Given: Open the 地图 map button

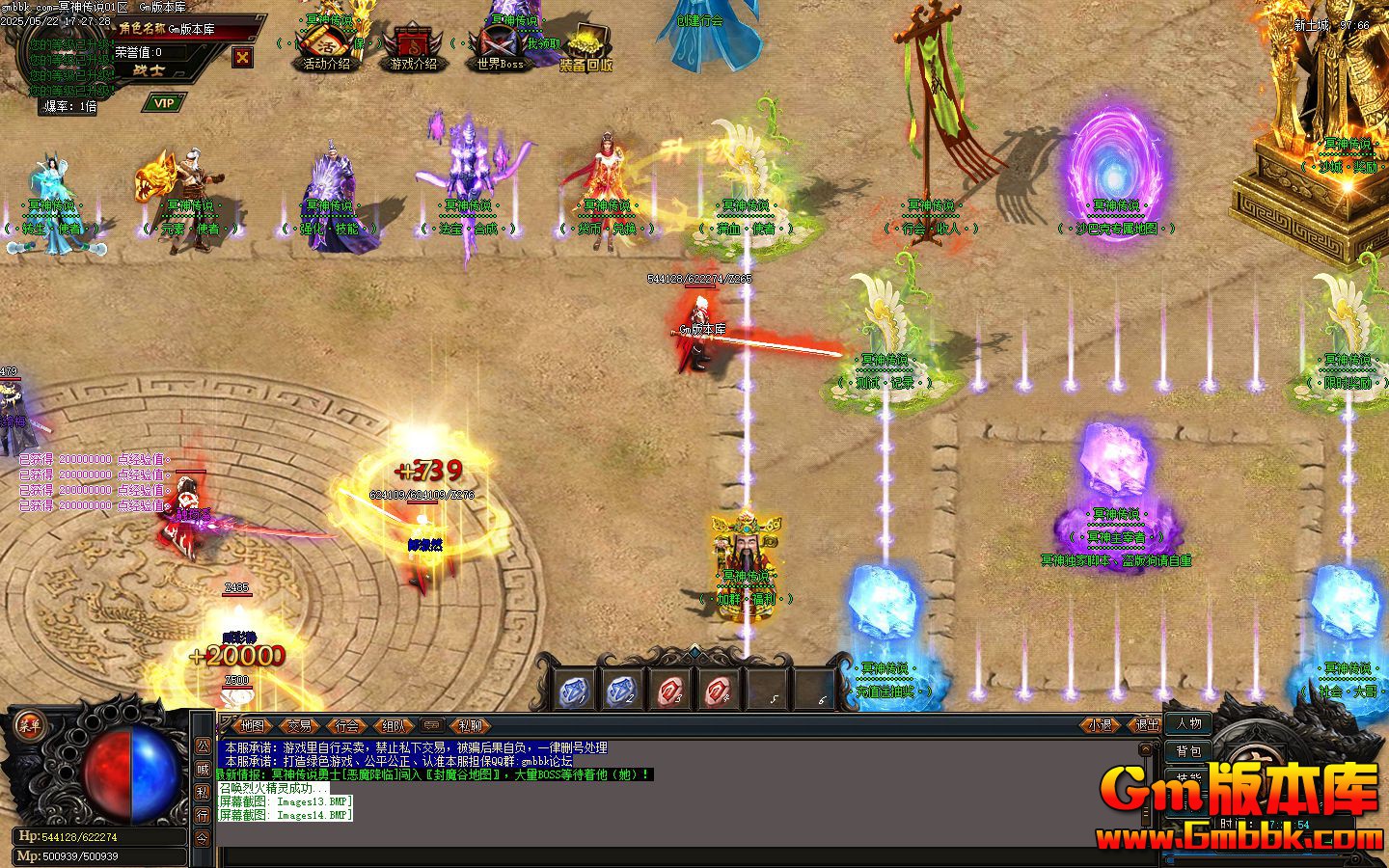Looking at the screenshot, I should coord(253,725).
